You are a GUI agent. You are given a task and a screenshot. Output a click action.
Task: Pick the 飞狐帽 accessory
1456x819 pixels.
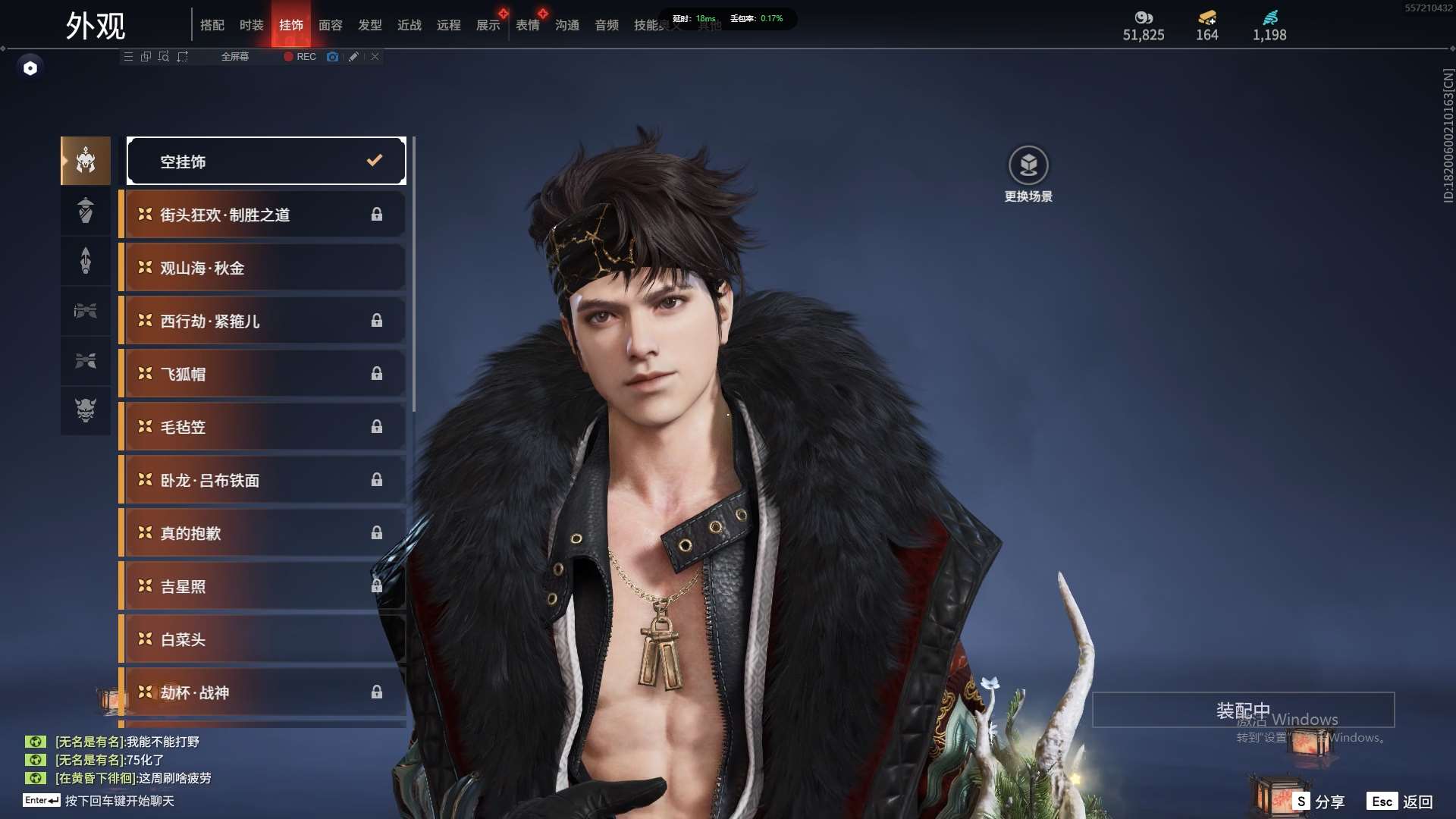pyautogui.click(x=262, y=374)
